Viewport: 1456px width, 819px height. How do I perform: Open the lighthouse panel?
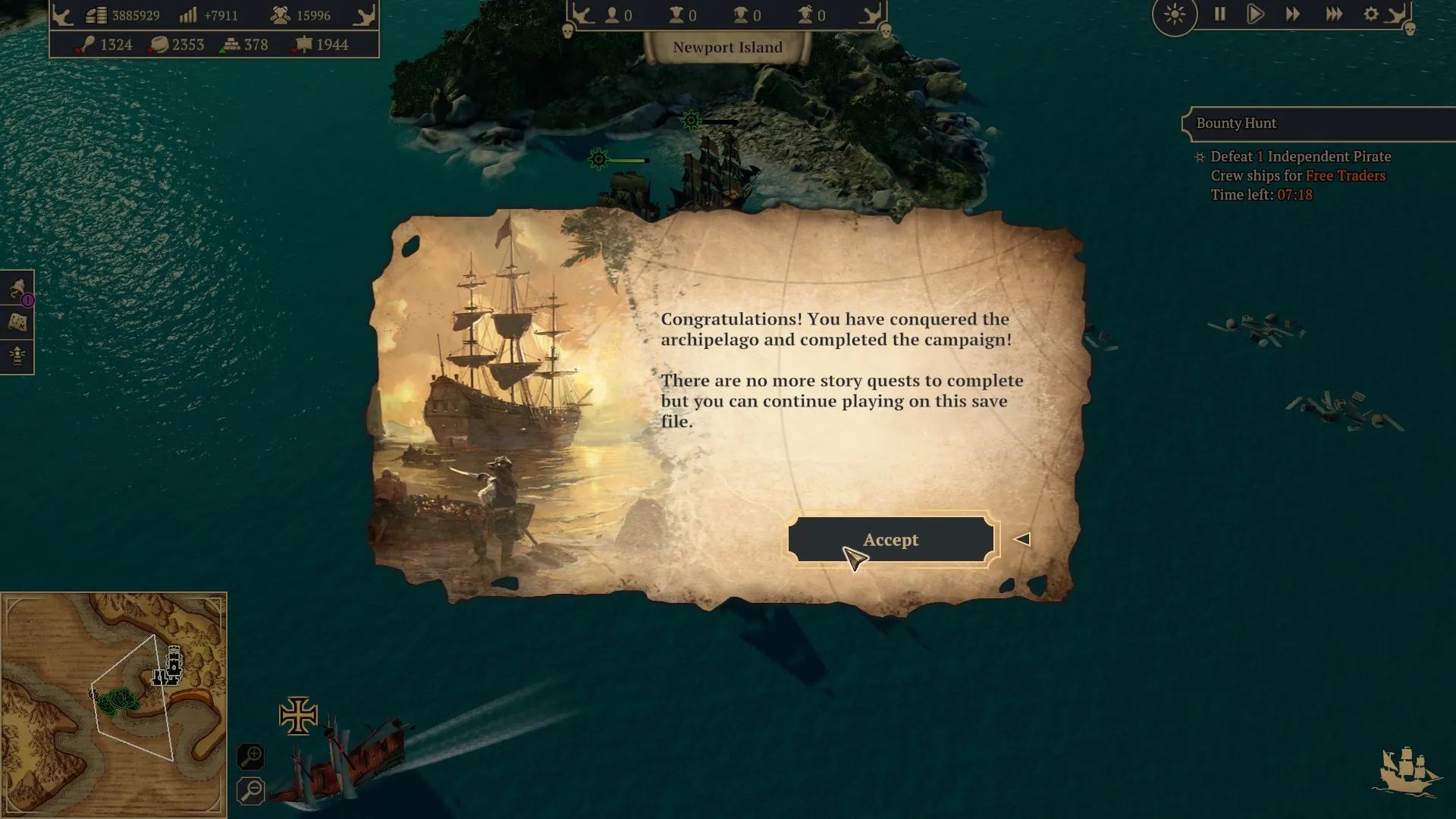17,355
